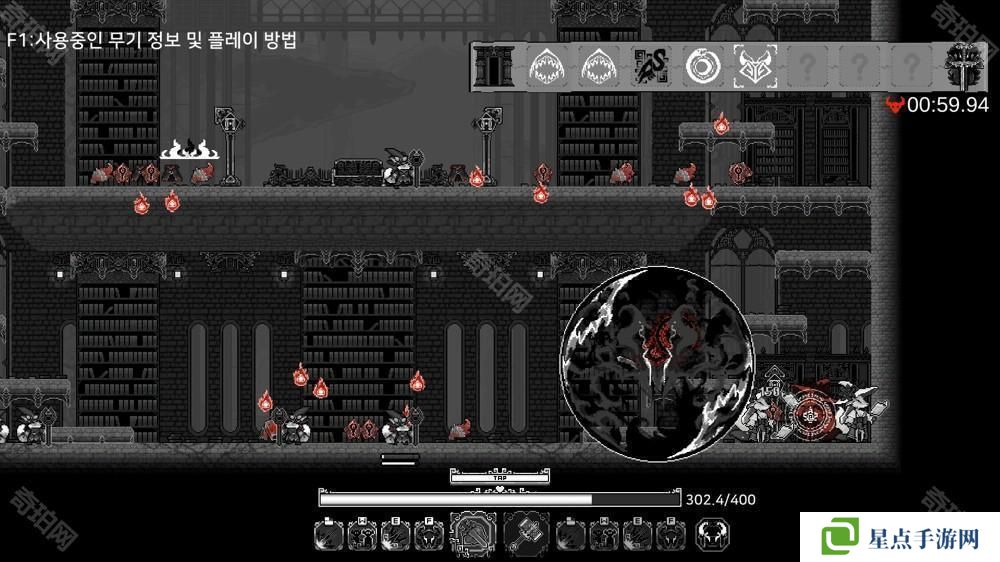Click the tree and sword icon ending the stage tracker
1000x562 pixels.
pyautogui.click(x=964, y=67)
